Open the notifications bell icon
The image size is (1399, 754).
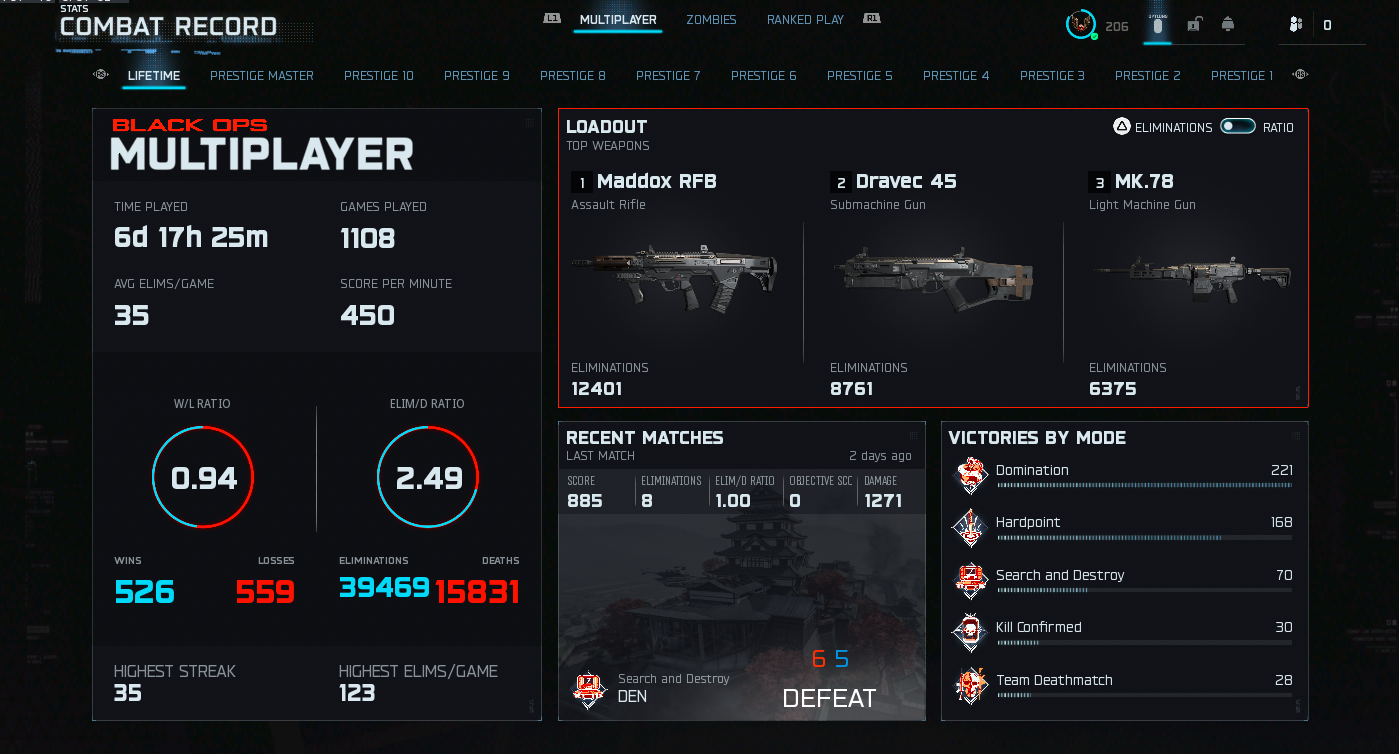[1228, 24]
